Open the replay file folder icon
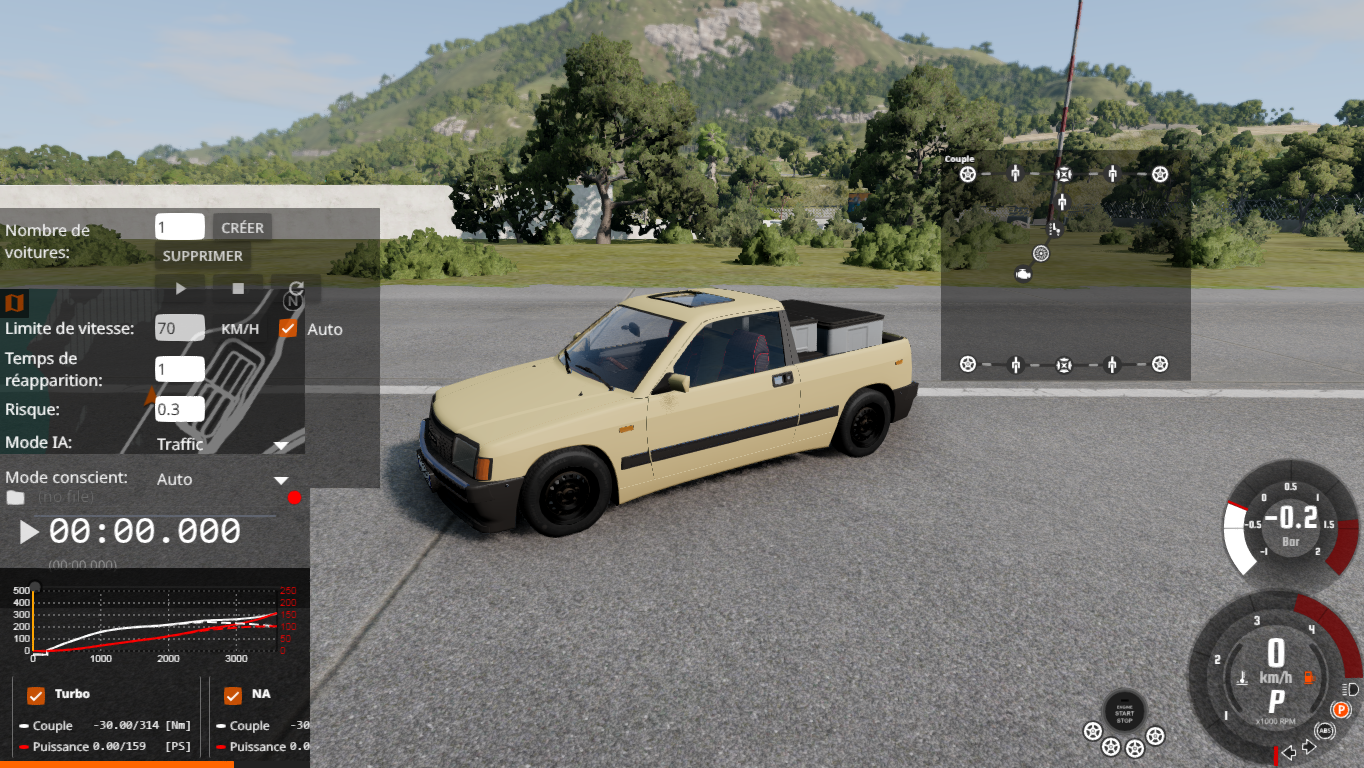 pos(15,497)
